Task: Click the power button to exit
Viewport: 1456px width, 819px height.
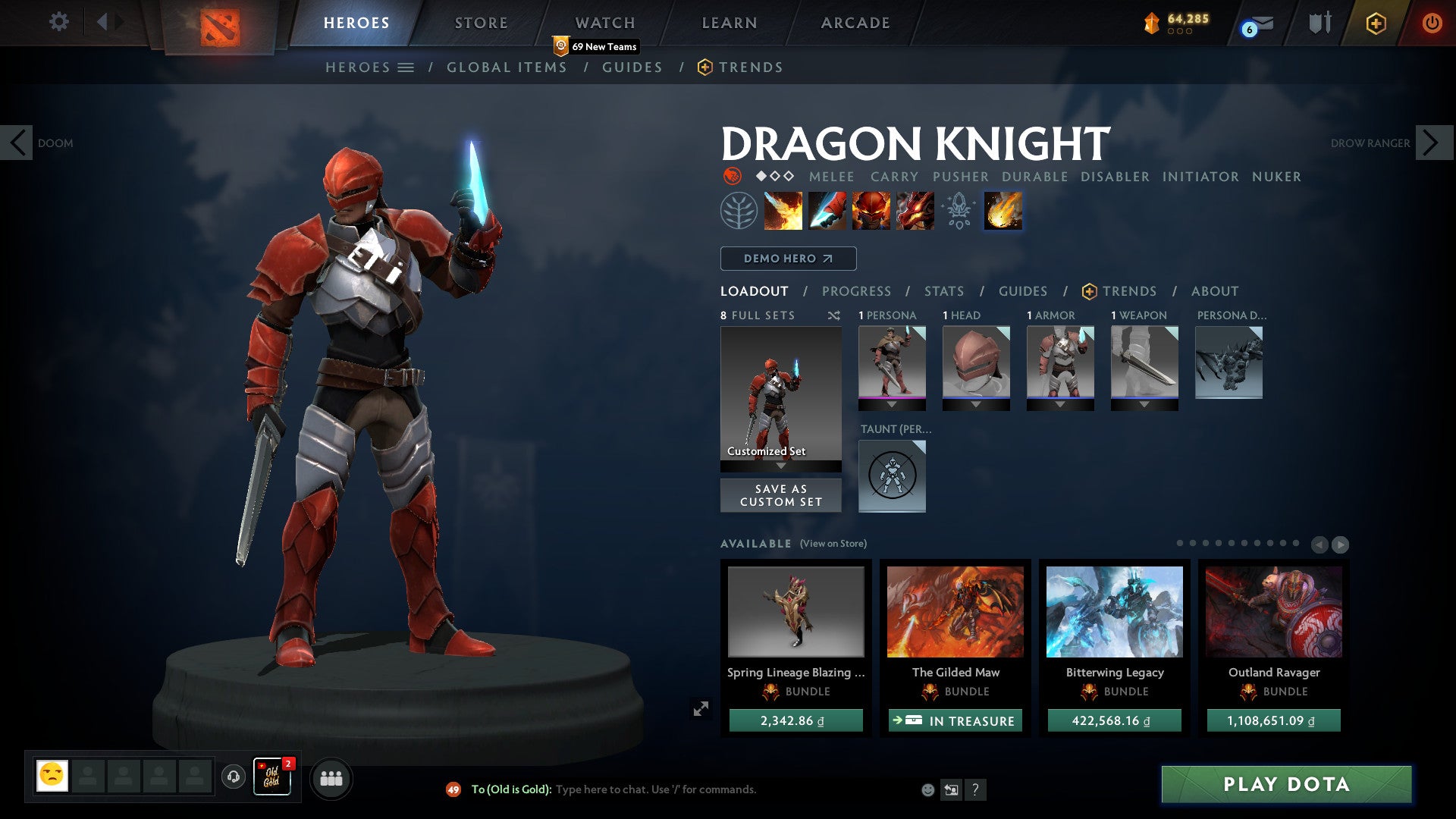Action: [x=1432, y=23]
